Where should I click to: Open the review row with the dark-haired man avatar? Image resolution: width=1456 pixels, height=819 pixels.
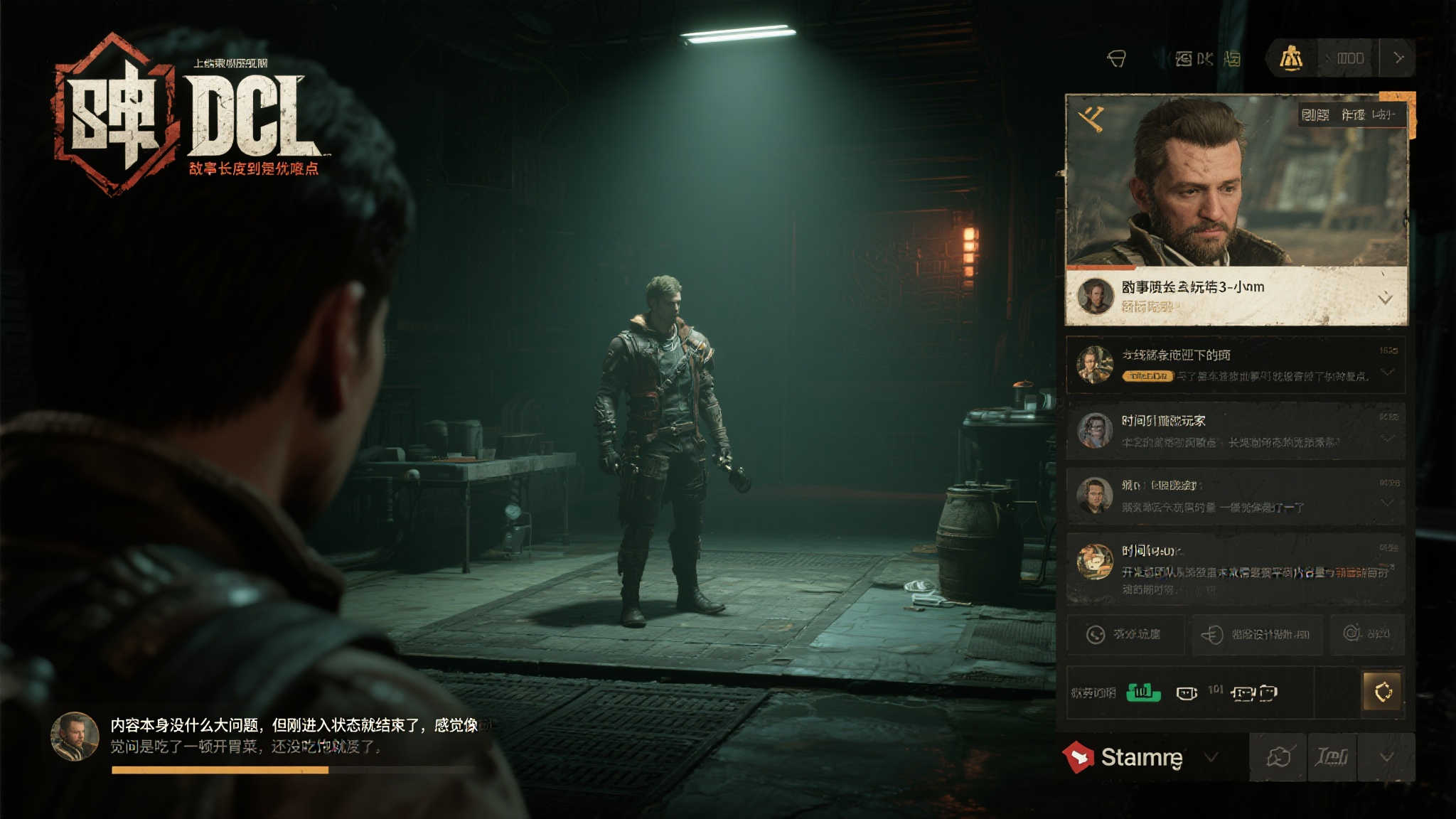point(1236,496)
